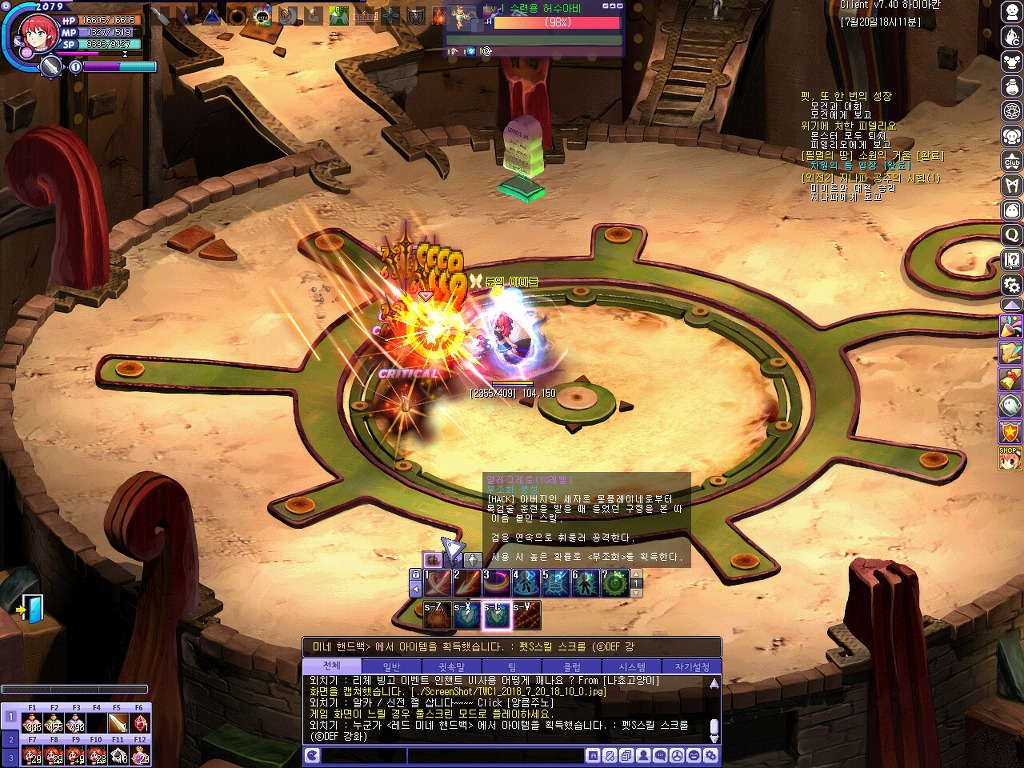
Task: Open the Q quest menu icon
Action: click(1011, 235)
